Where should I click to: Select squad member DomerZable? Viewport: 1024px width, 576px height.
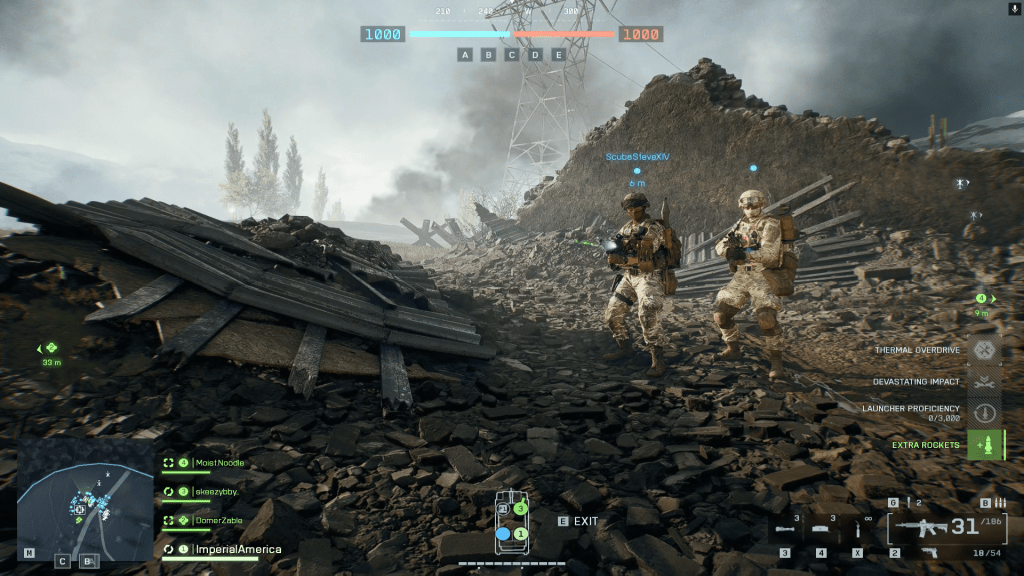218,520
